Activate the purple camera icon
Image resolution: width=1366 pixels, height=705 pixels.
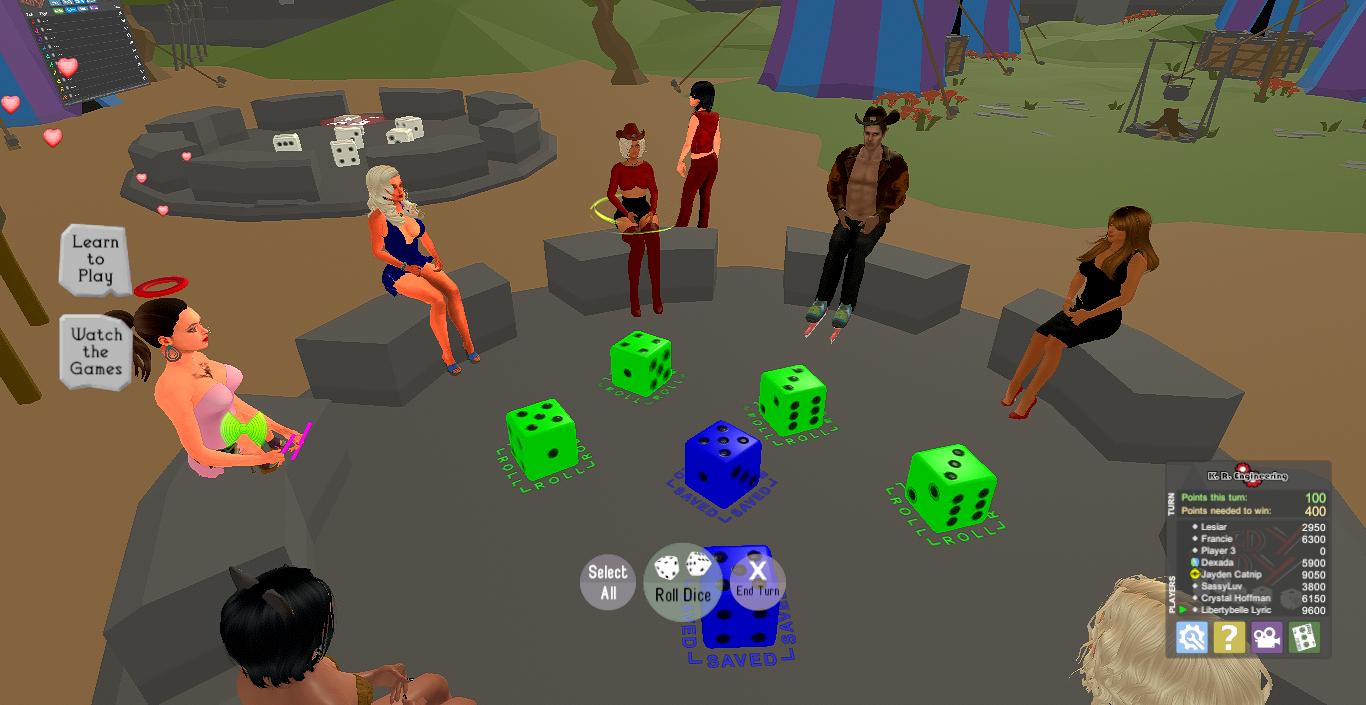pos(1266,637)
